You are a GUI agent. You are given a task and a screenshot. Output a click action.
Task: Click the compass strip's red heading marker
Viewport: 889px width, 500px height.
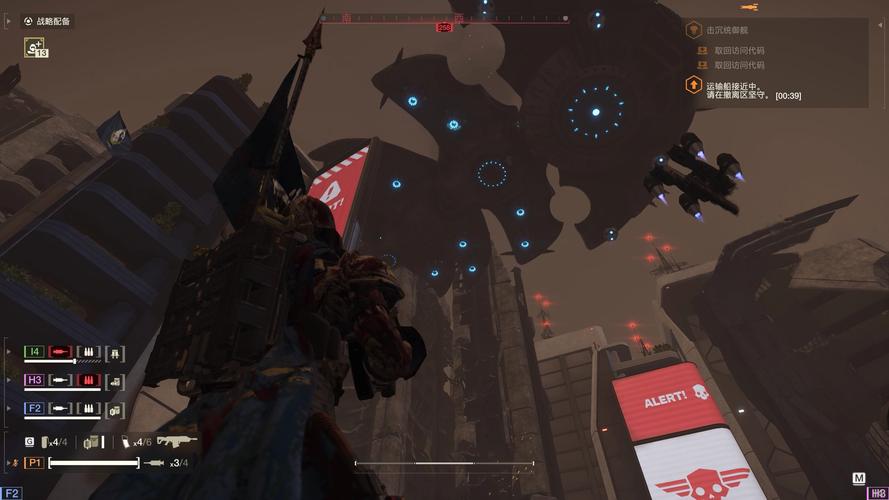click(x=444, y=27)
